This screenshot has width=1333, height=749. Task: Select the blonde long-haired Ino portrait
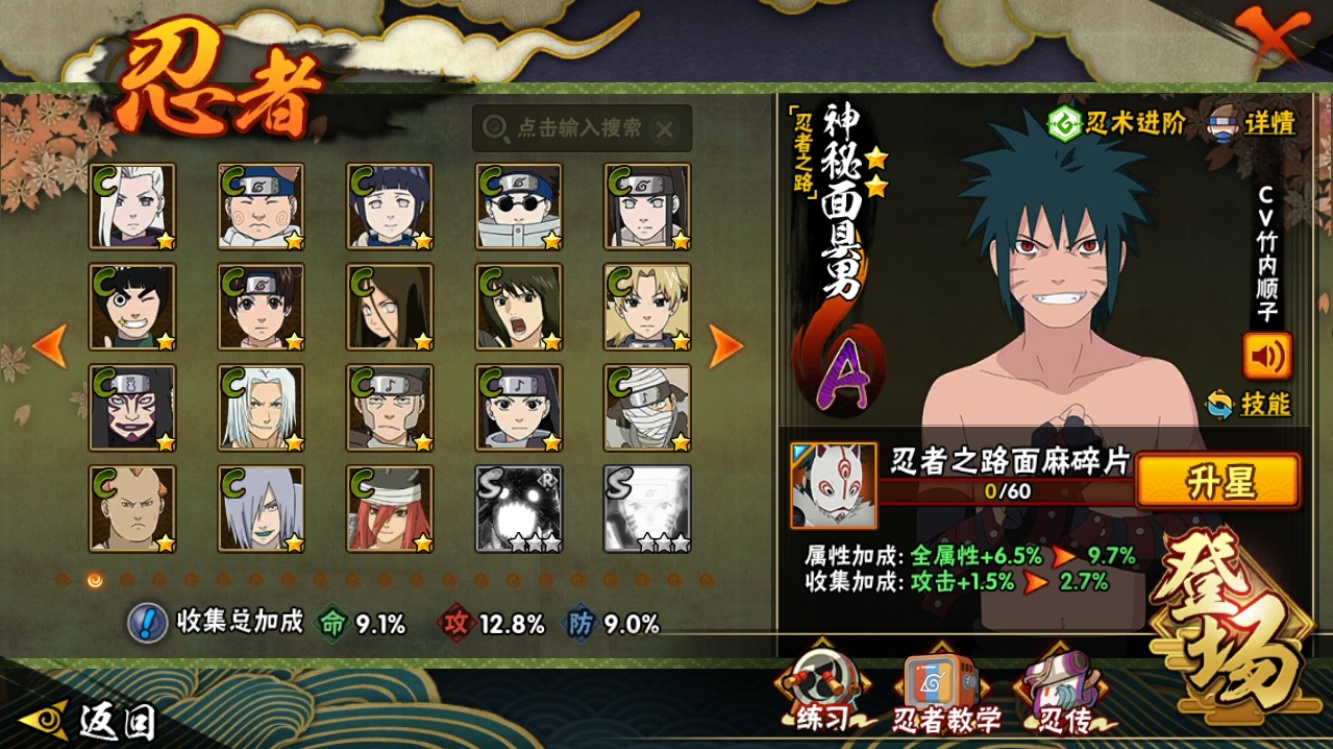pos(133,206)
